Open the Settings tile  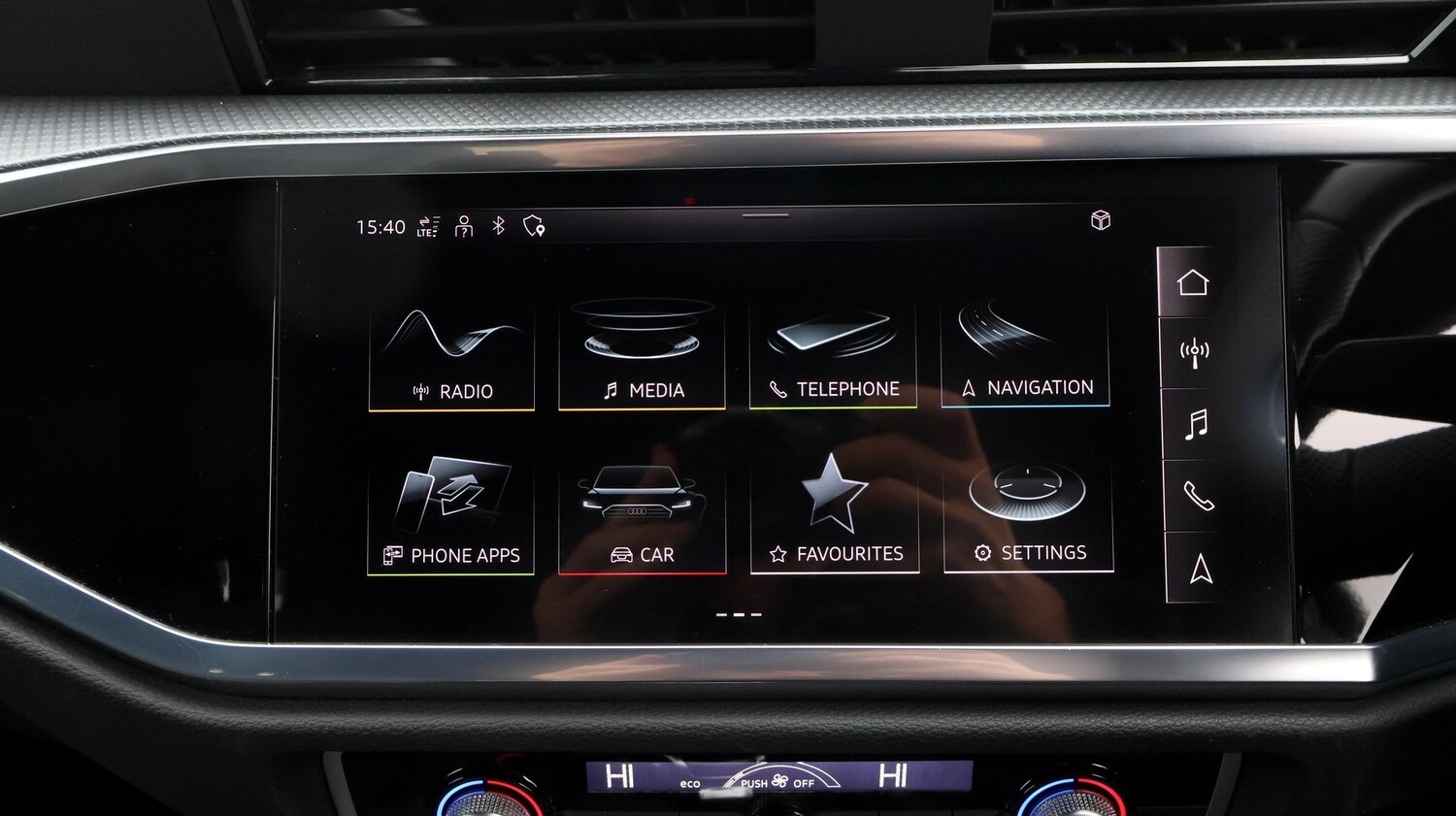[x=1028, y=516]
